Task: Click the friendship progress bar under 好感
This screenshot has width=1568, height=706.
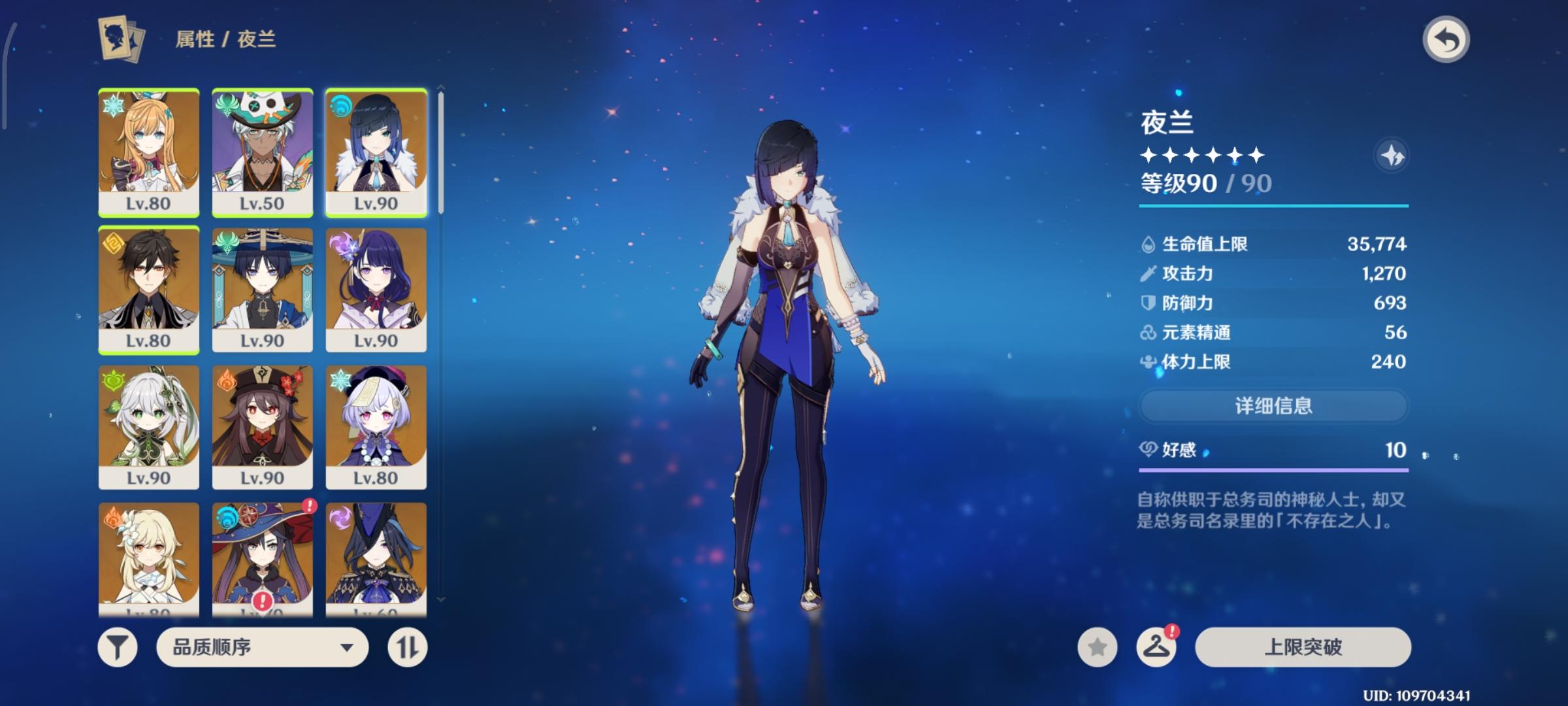Action: pyautogui.click(x=1273, y=471)
